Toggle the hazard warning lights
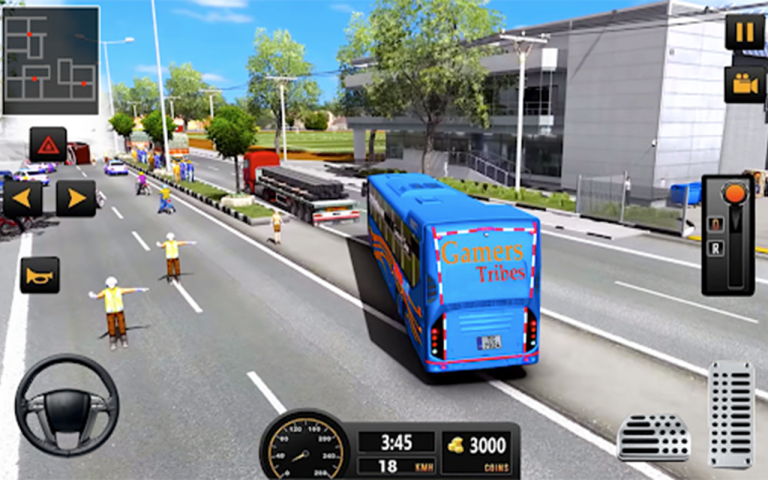768x480 pixels. (x=48, y=145)
